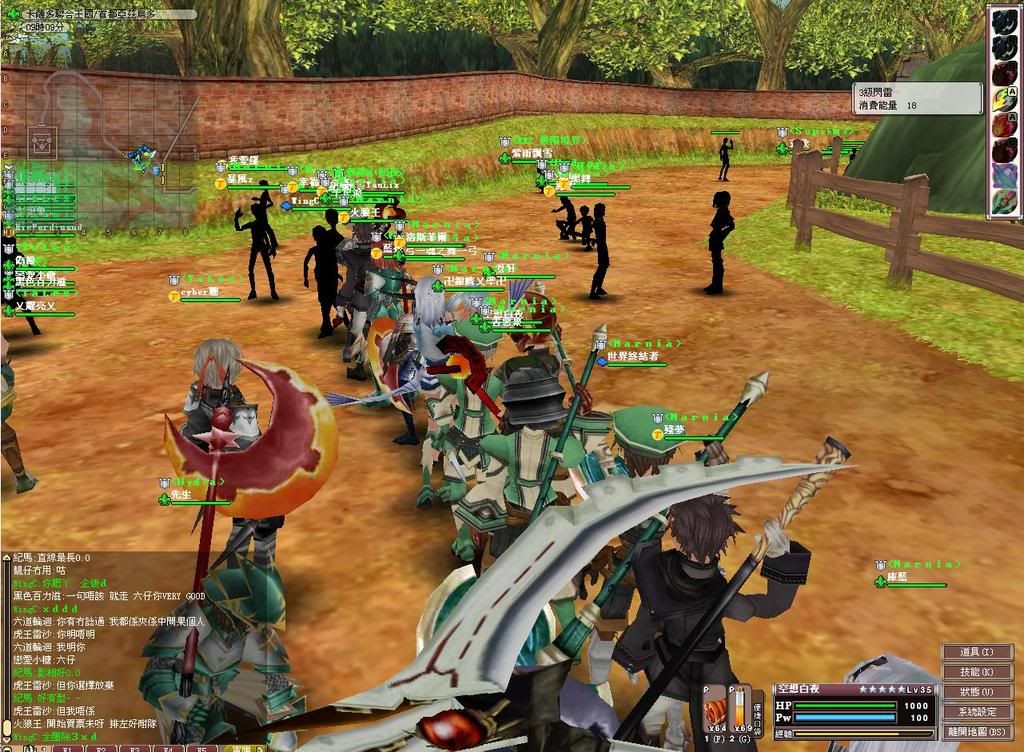The height and width of the screenshot is (752, 1024).
Task: Select the F1 chat shortcut tab
Action: tap(69, 747)
